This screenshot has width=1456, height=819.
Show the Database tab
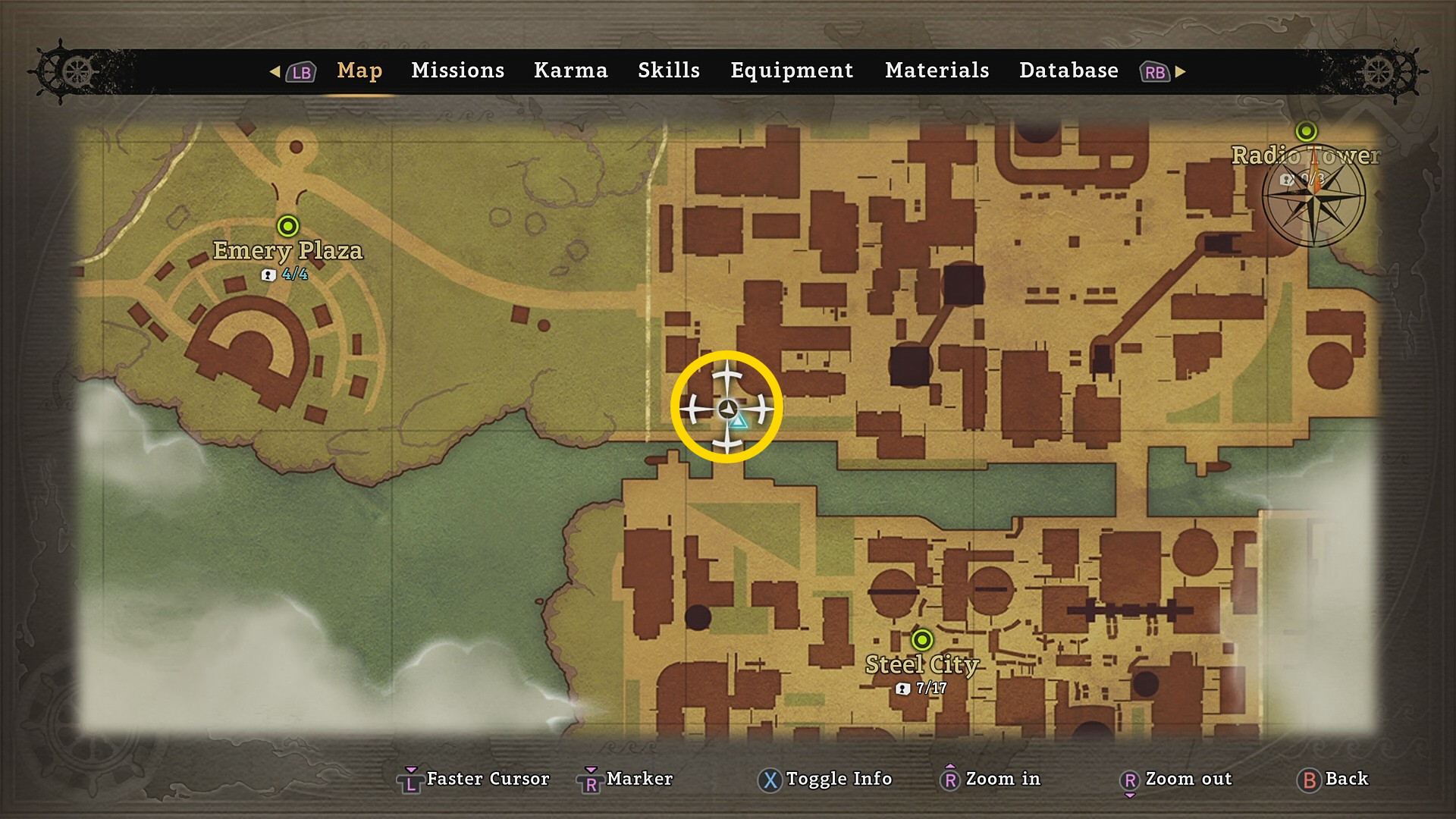tap(1068, 71)
